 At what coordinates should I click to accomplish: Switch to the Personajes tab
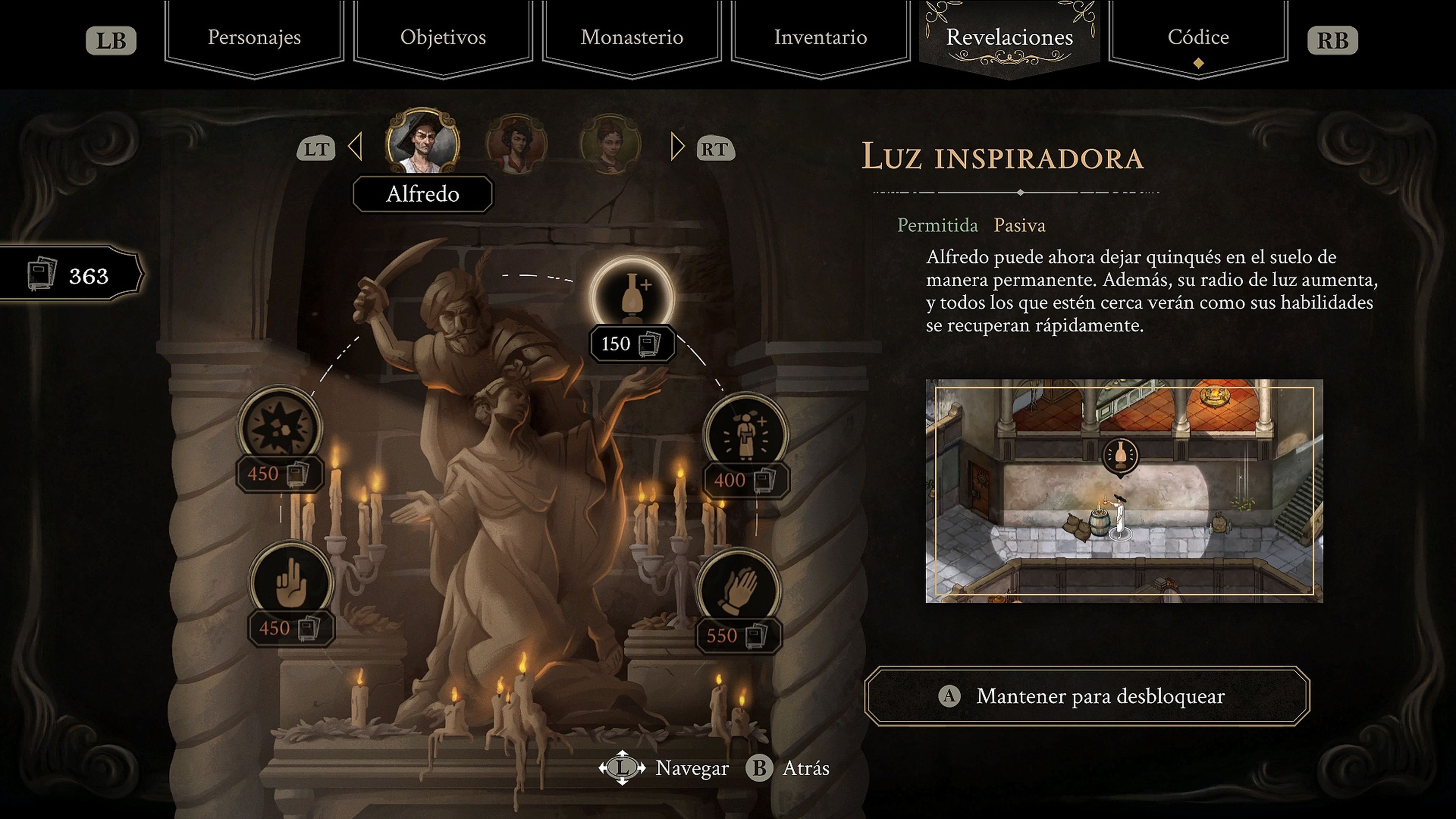point(254,37)
